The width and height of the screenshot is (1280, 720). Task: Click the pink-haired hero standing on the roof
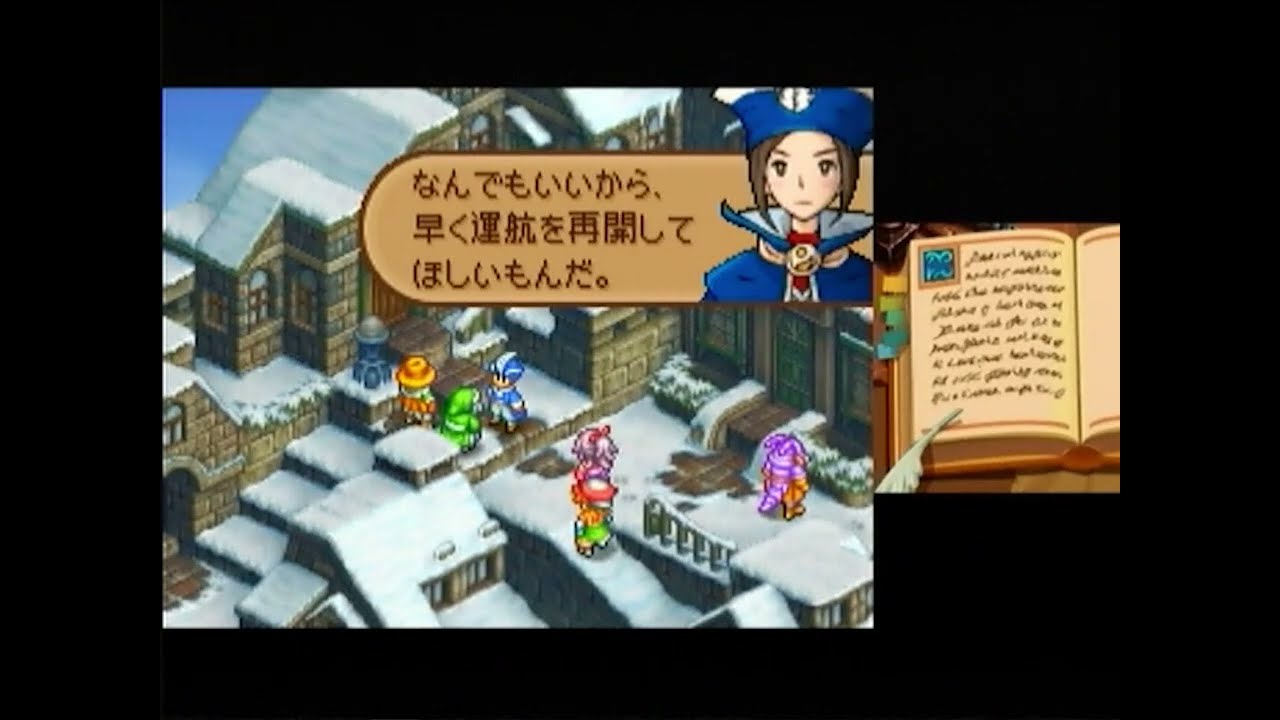tap(590, 480)
